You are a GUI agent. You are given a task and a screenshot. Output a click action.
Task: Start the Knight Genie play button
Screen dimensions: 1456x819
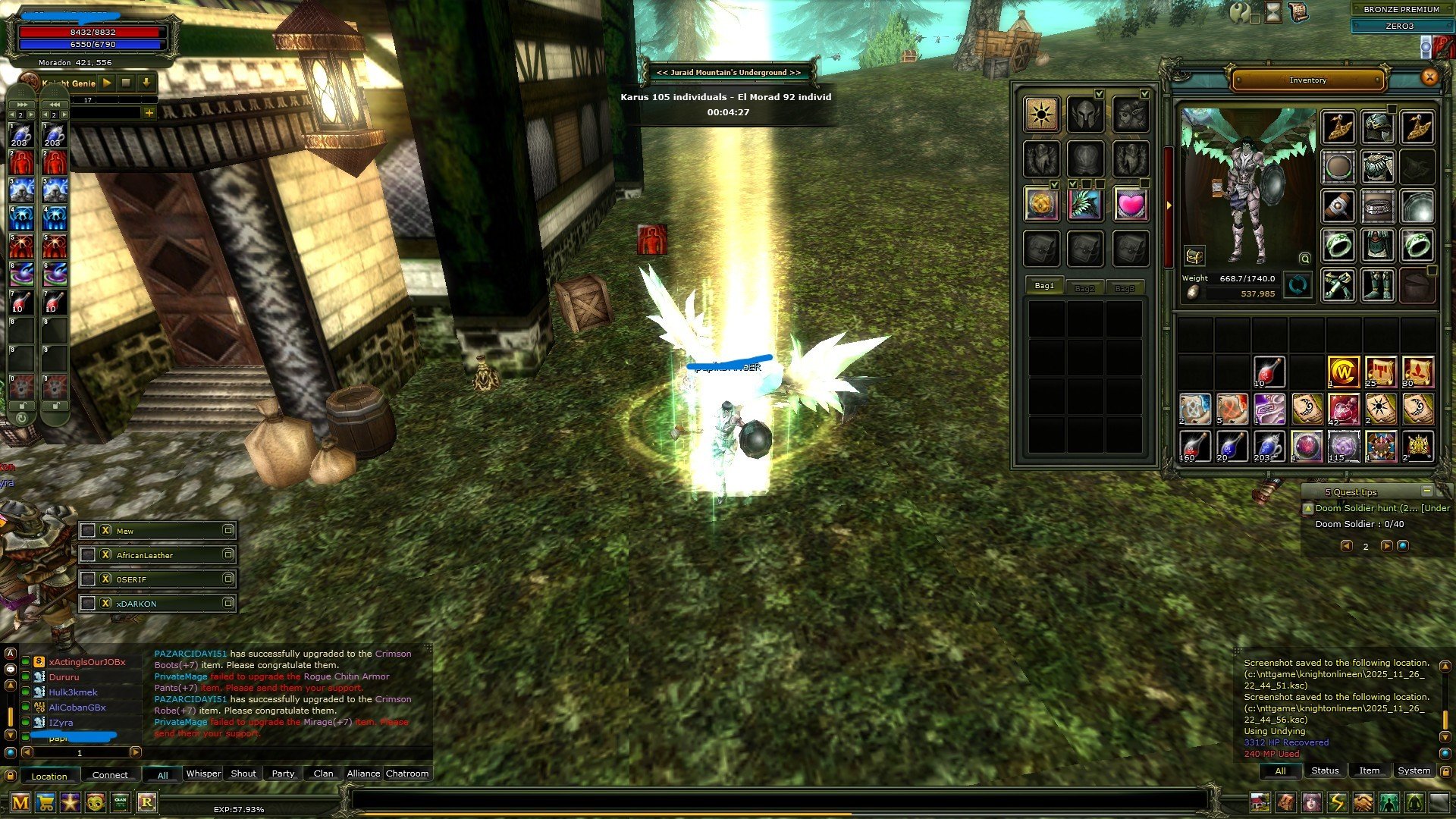pos(107,83)
